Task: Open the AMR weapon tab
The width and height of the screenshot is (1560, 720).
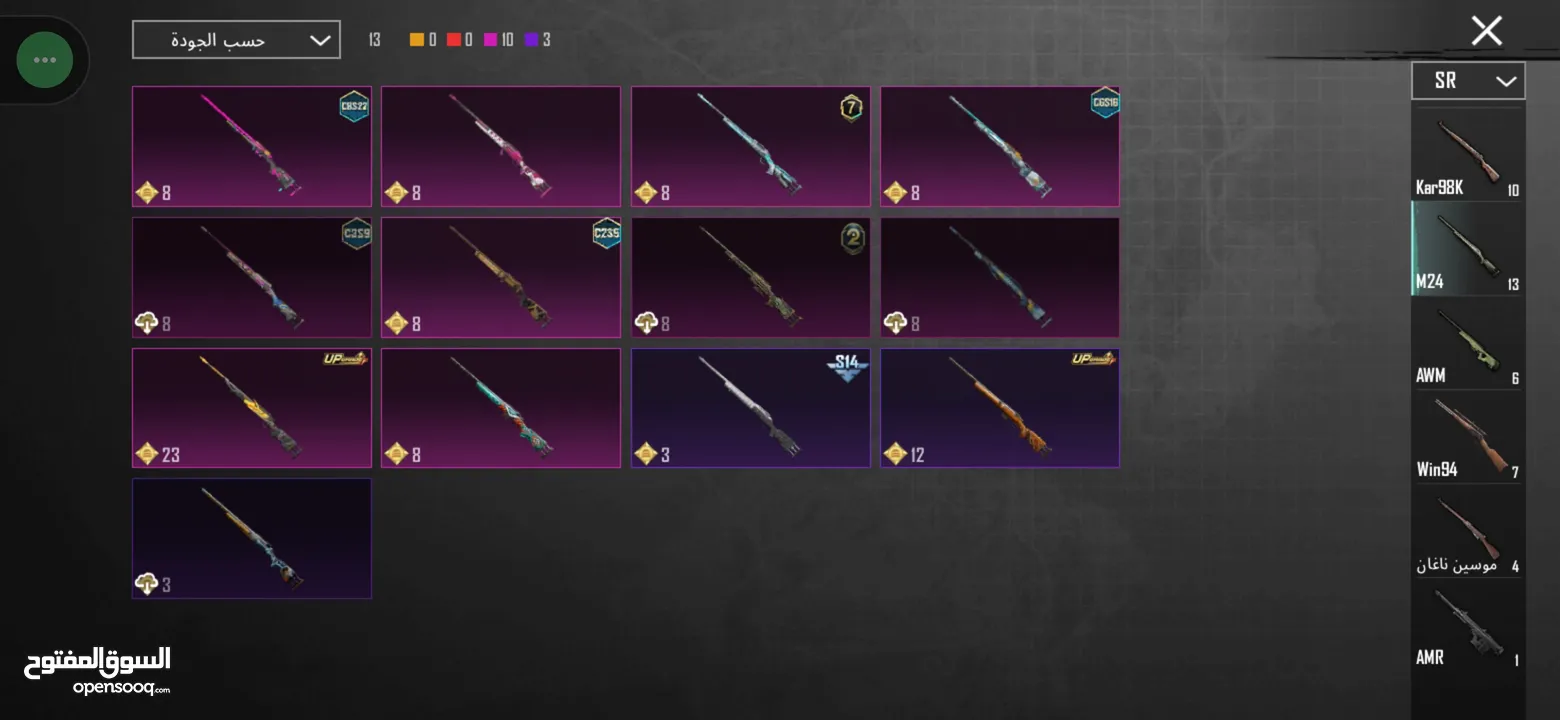Action: (x=1467, y=627)
